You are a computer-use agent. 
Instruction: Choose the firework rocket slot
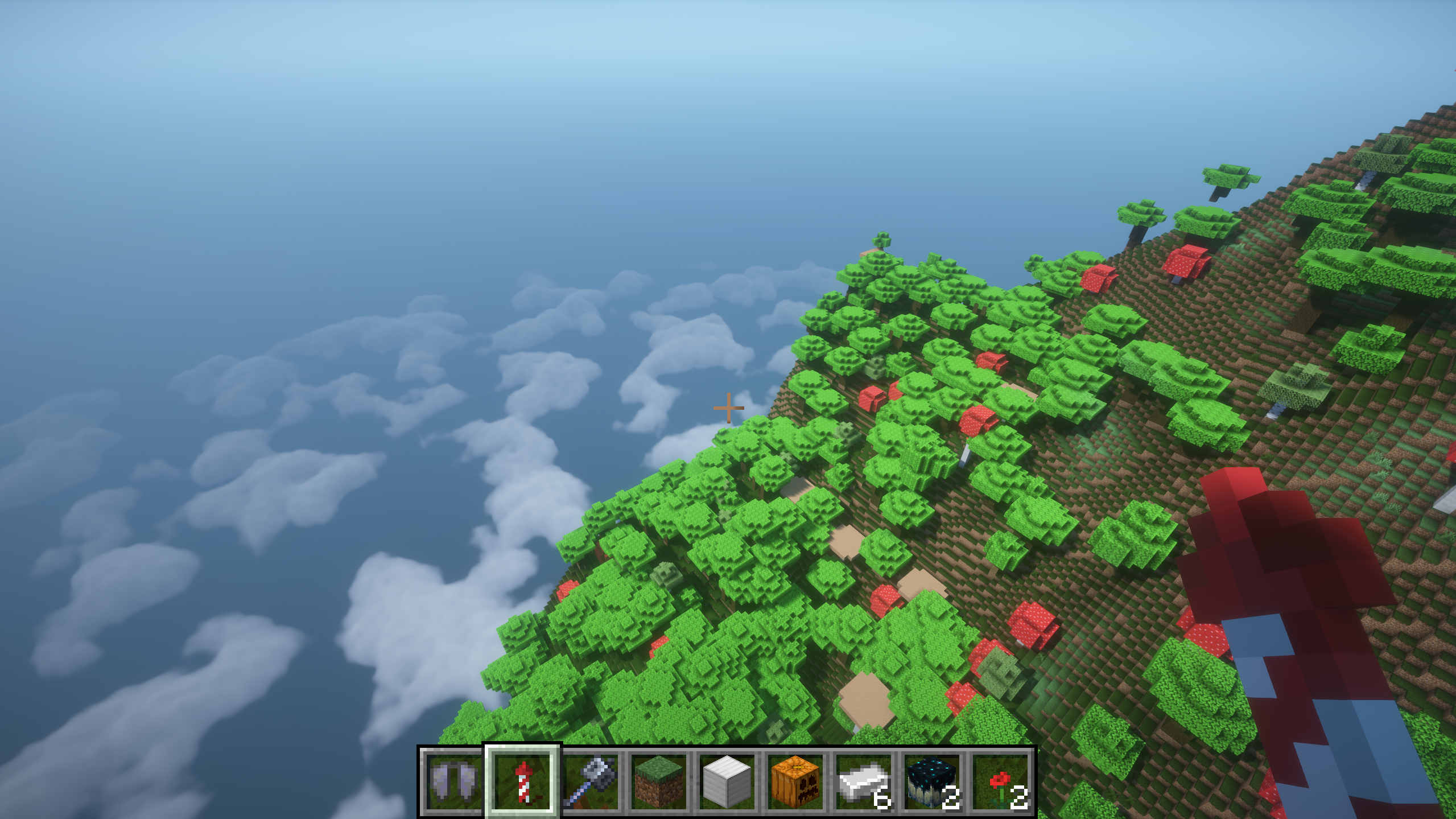(x=522, y=781)
